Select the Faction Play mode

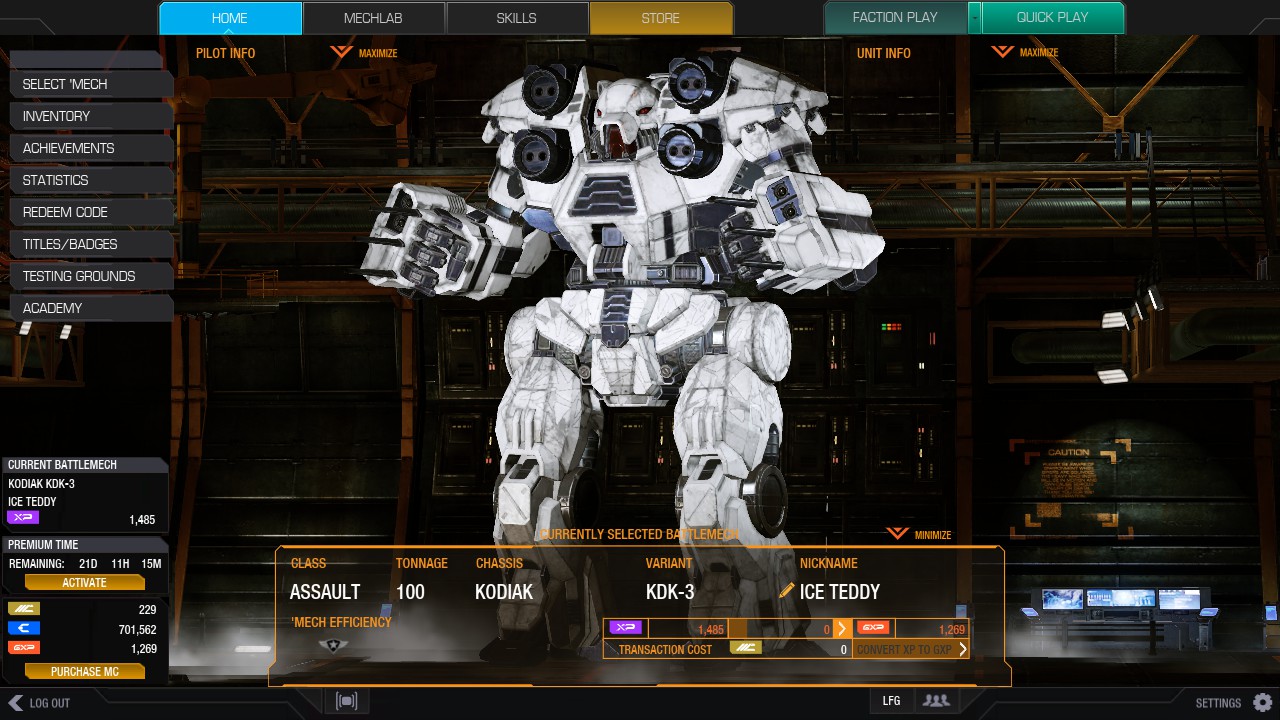pyautogui.click(x=895, y=18)
